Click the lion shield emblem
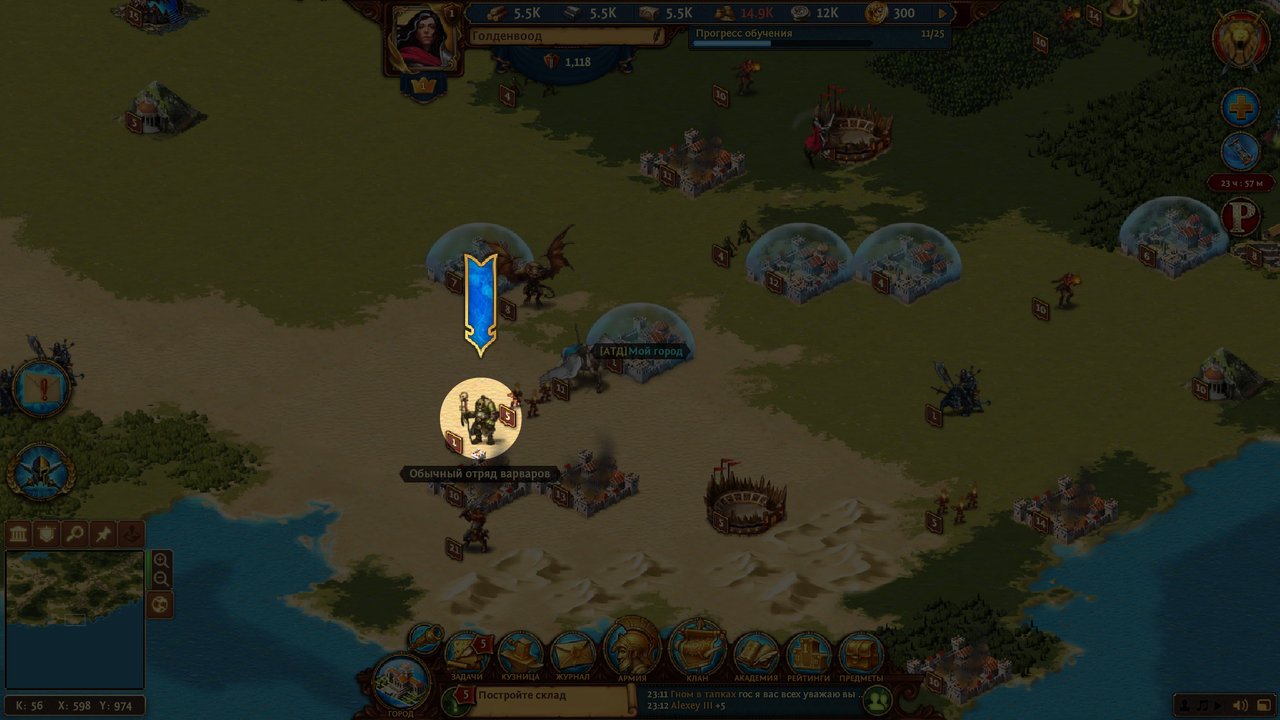The height and width of the screenshot is (720, 1280). coord(1241,41)
